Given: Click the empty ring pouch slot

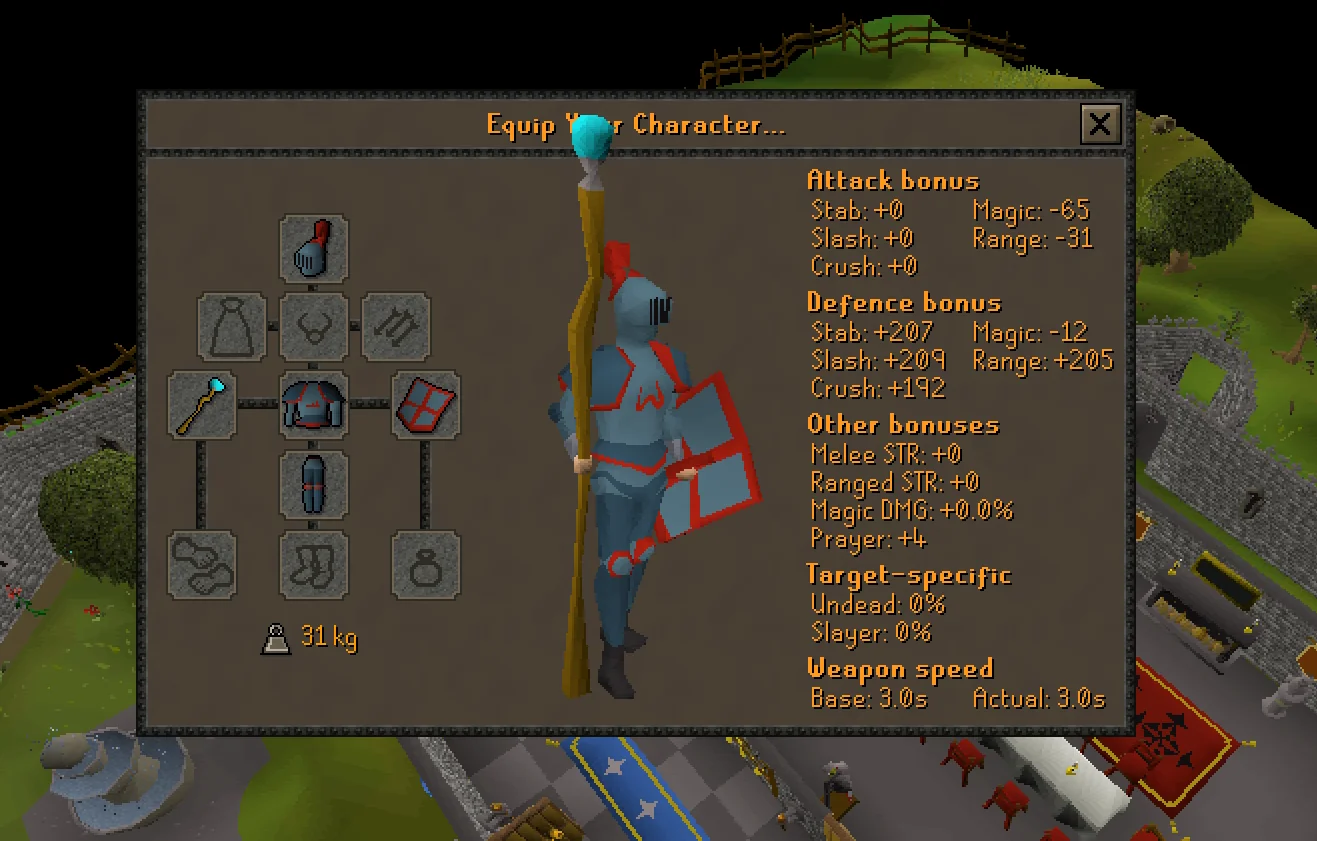Looking at the screenshot, I should 424,565.
